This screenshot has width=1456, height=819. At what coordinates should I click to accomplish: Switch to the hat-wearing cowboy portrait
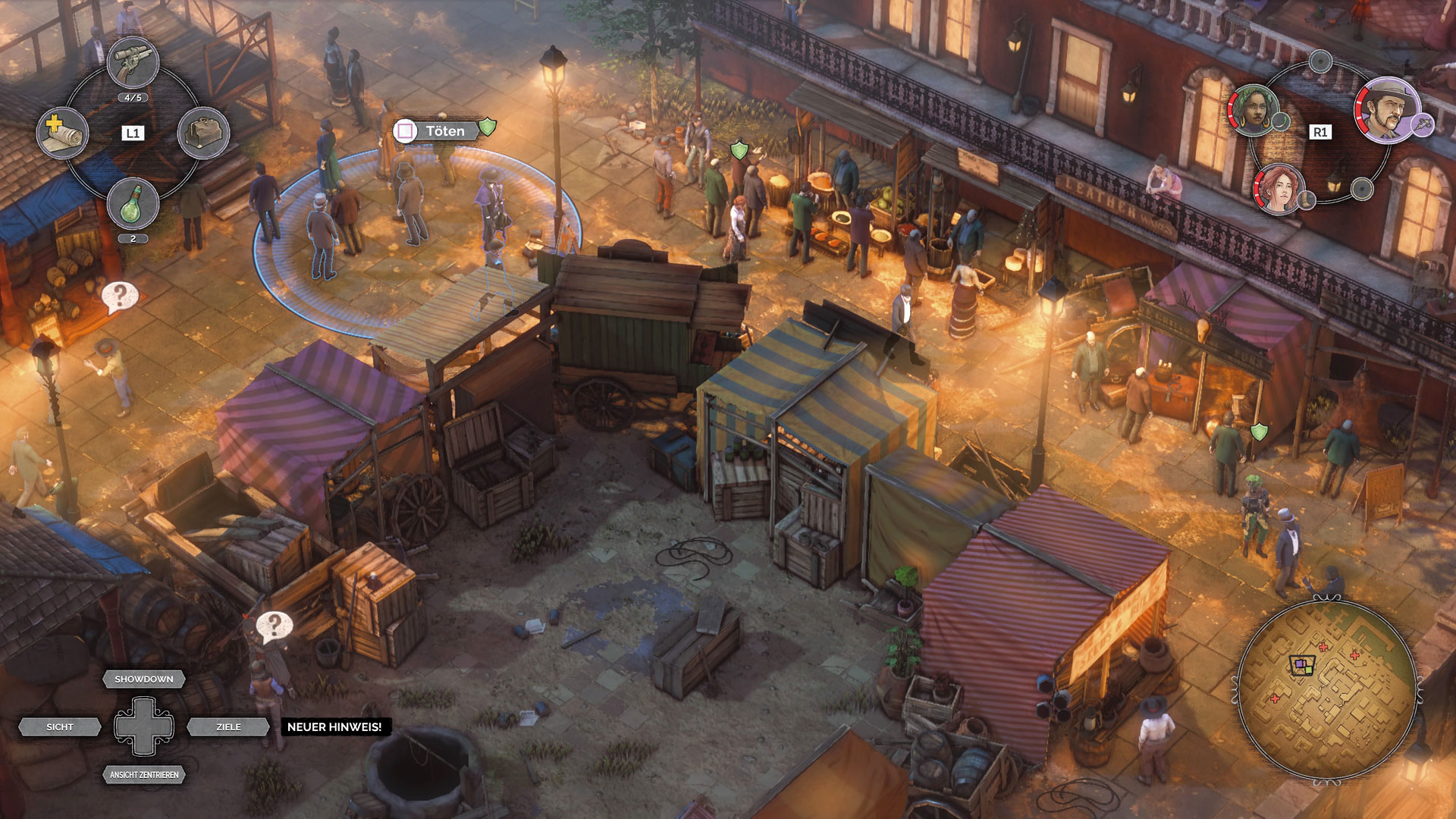1387,110
